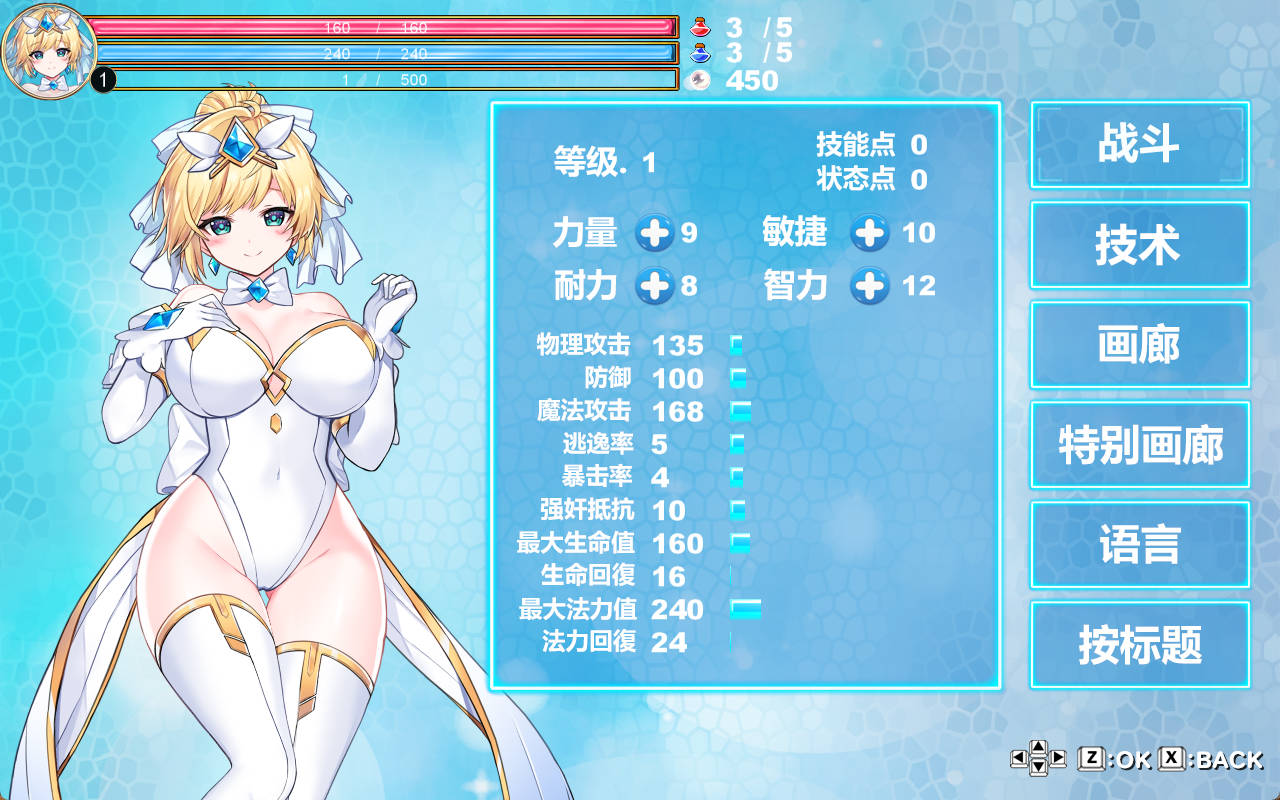1280x800 pixels.
Task: Open the 画廊 gallery
Action: point(1139,345)
